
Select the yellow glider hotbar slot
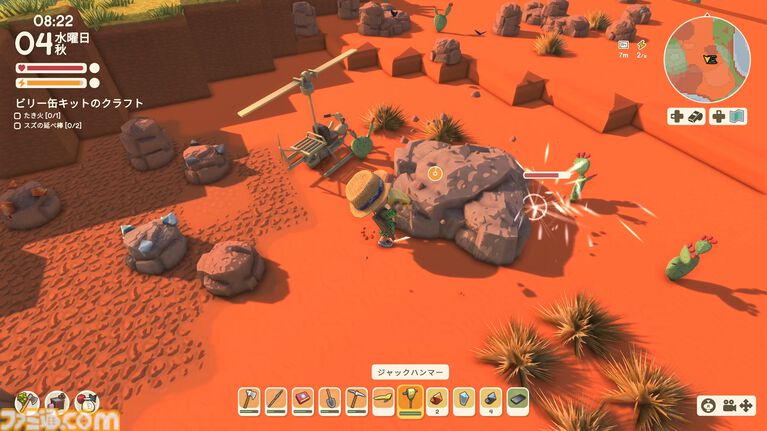point(383,401)
